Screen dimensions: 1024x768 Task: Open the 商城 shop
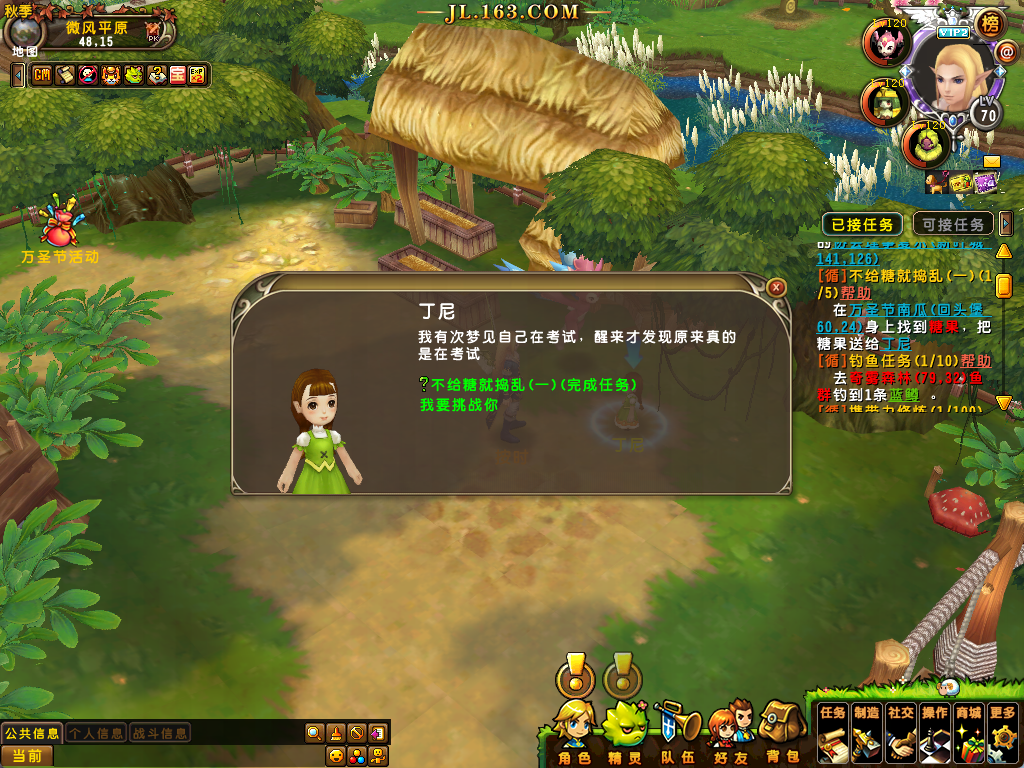(968, 729)
